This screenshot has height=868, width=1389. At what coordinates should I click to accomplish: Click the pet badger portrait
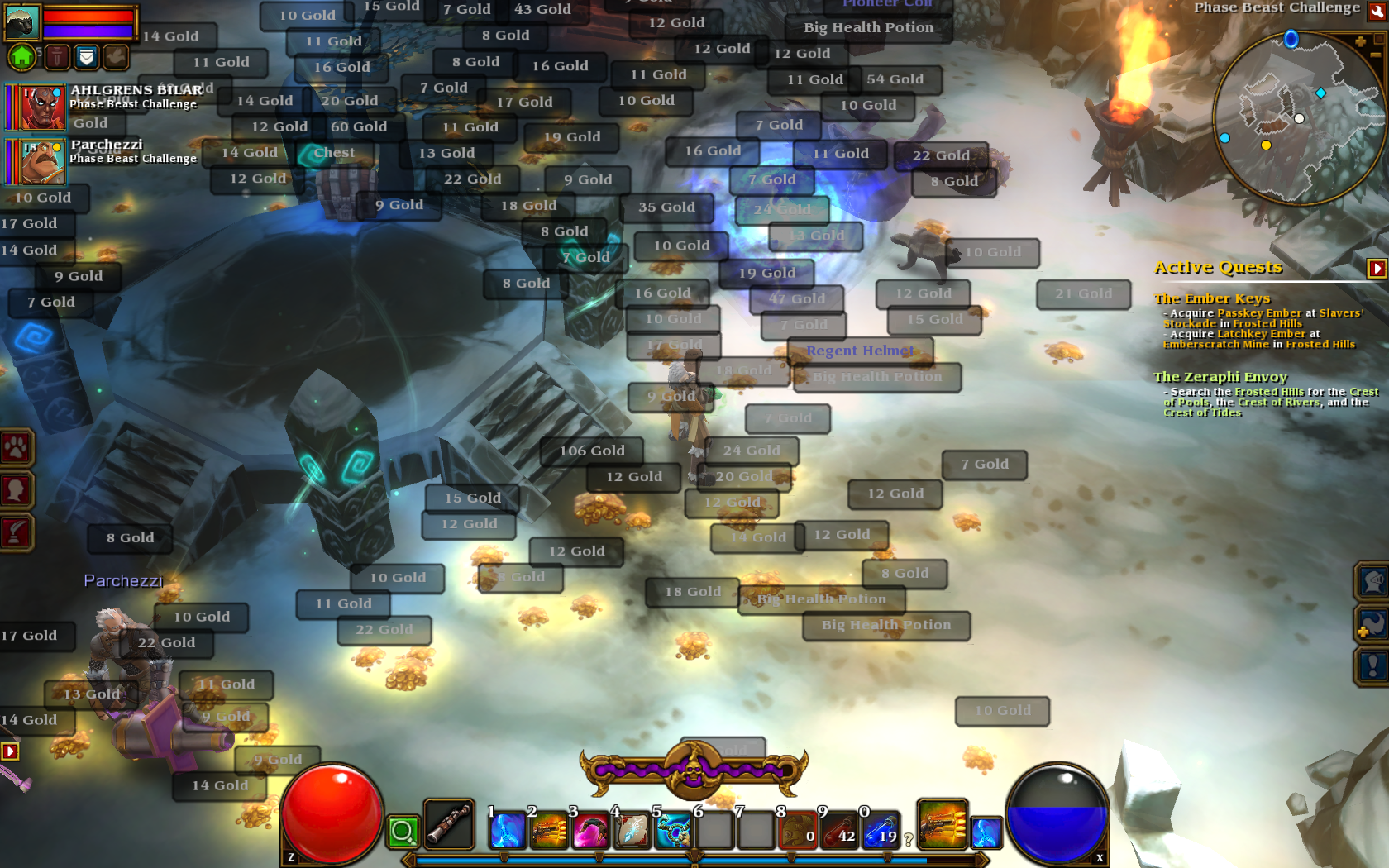(21, 22)
